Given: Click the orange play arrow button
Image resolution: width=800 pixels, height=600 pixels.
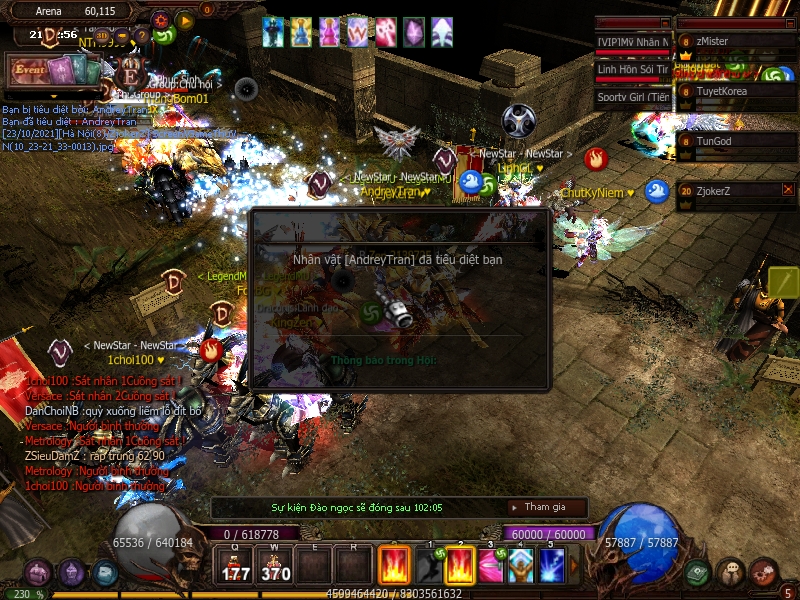Looking at the screenshot, I should [x=184, y=19].
